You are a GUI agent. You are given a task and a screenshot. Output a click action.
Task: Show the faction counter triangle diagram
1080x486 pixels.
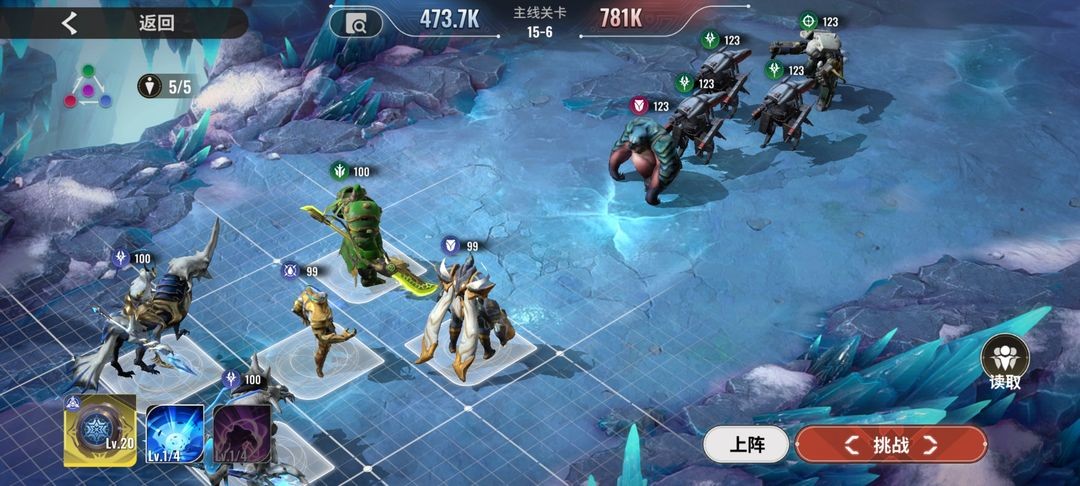click(89, 87)
